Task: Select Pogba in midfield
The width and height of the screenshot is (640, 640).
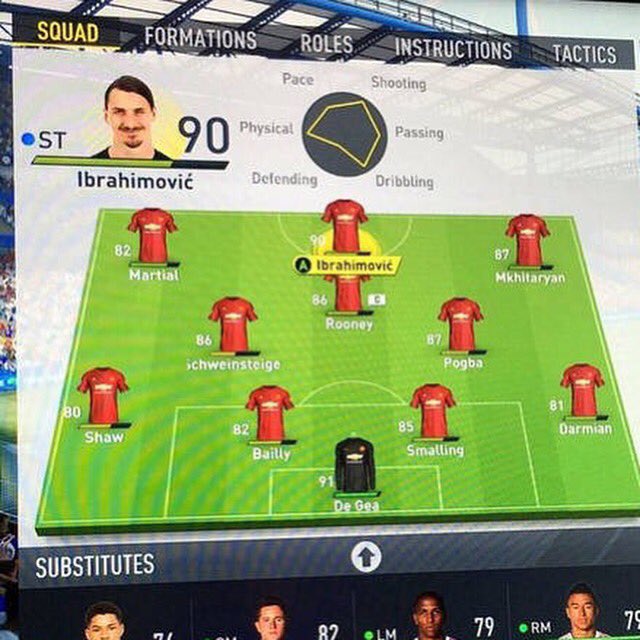Action: [461, 325]
